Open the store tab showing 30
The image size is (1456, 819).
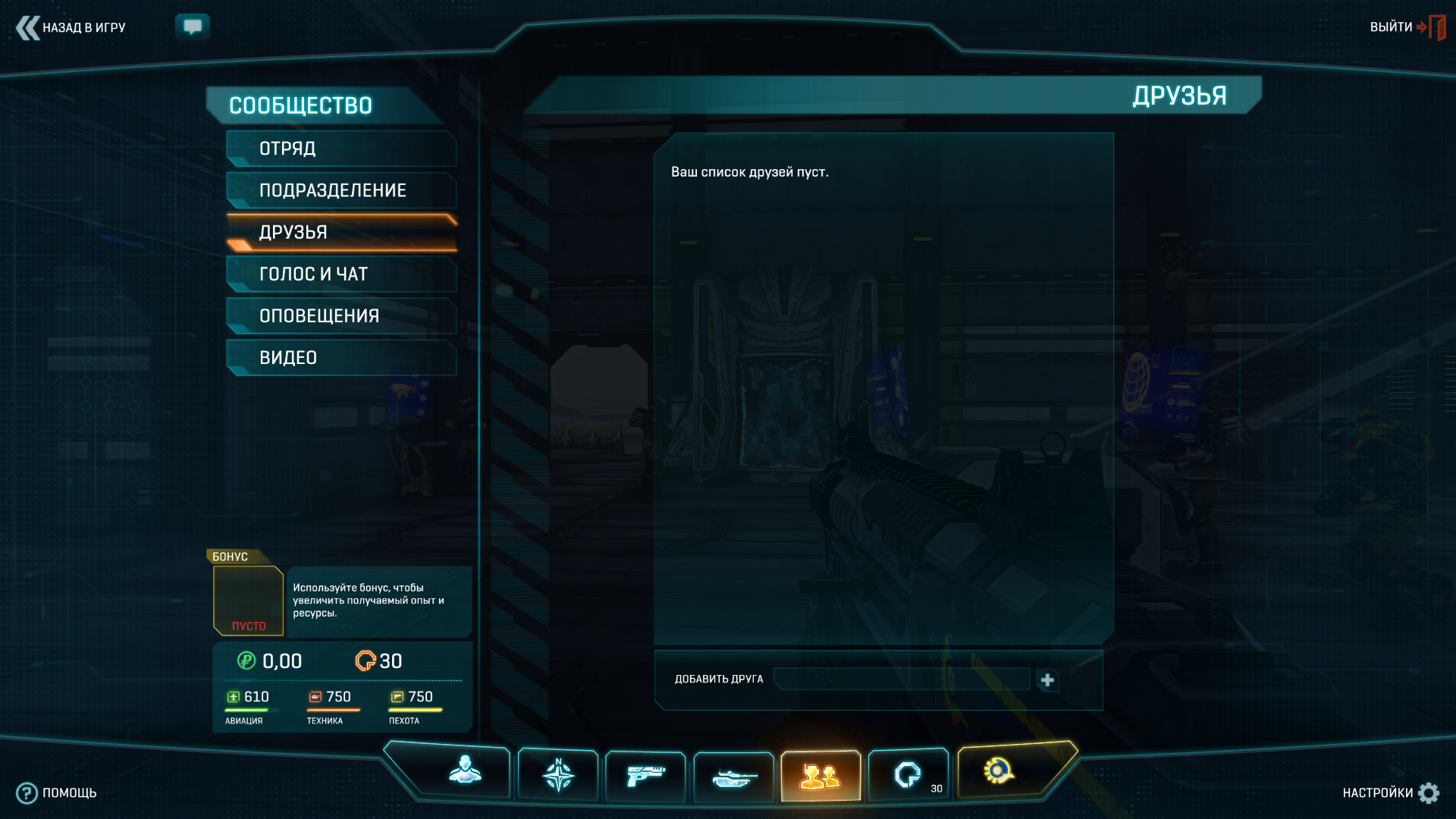908,775
